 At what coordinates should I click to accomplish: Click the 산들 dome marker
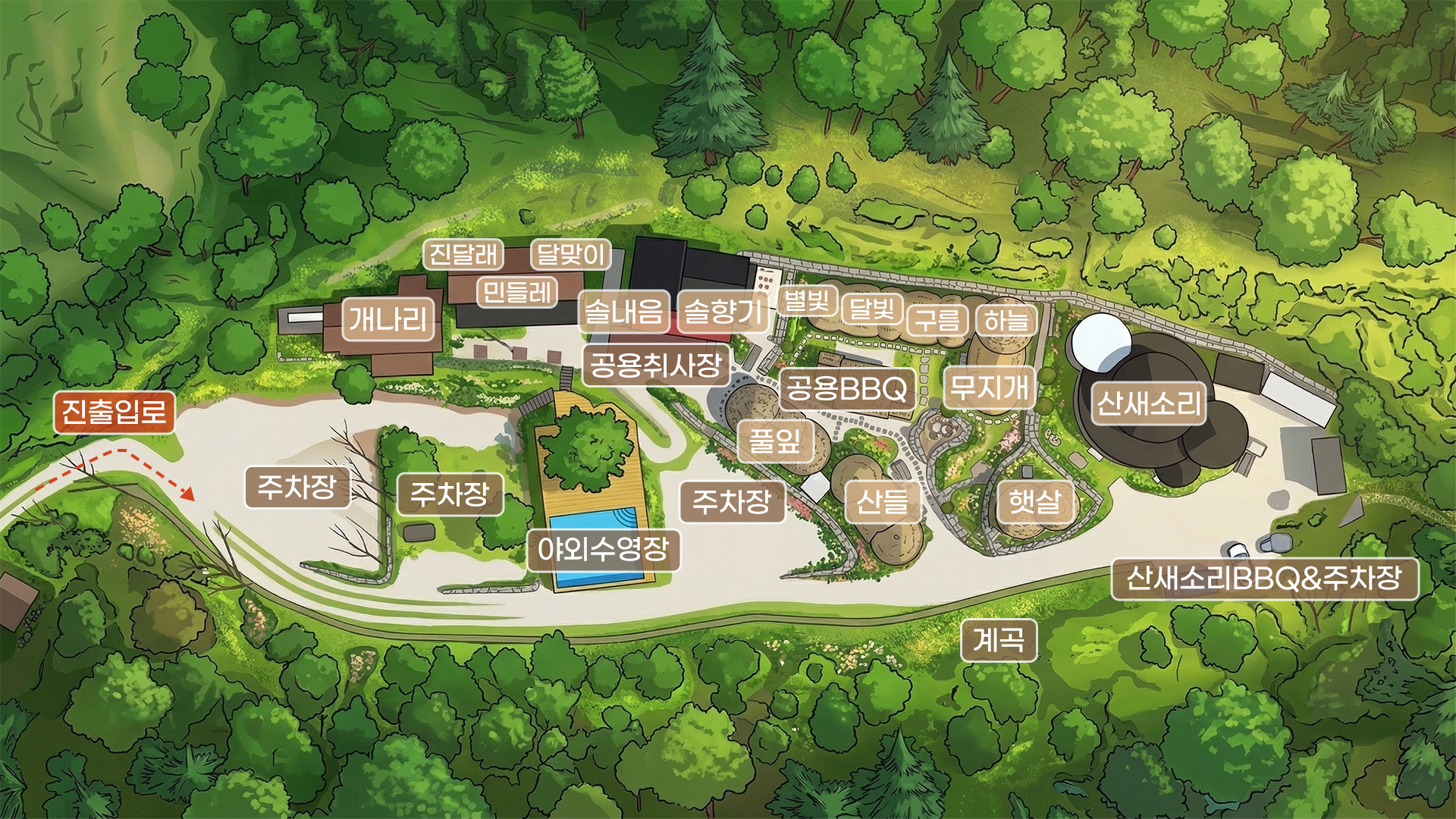click(x=882, y=502)
